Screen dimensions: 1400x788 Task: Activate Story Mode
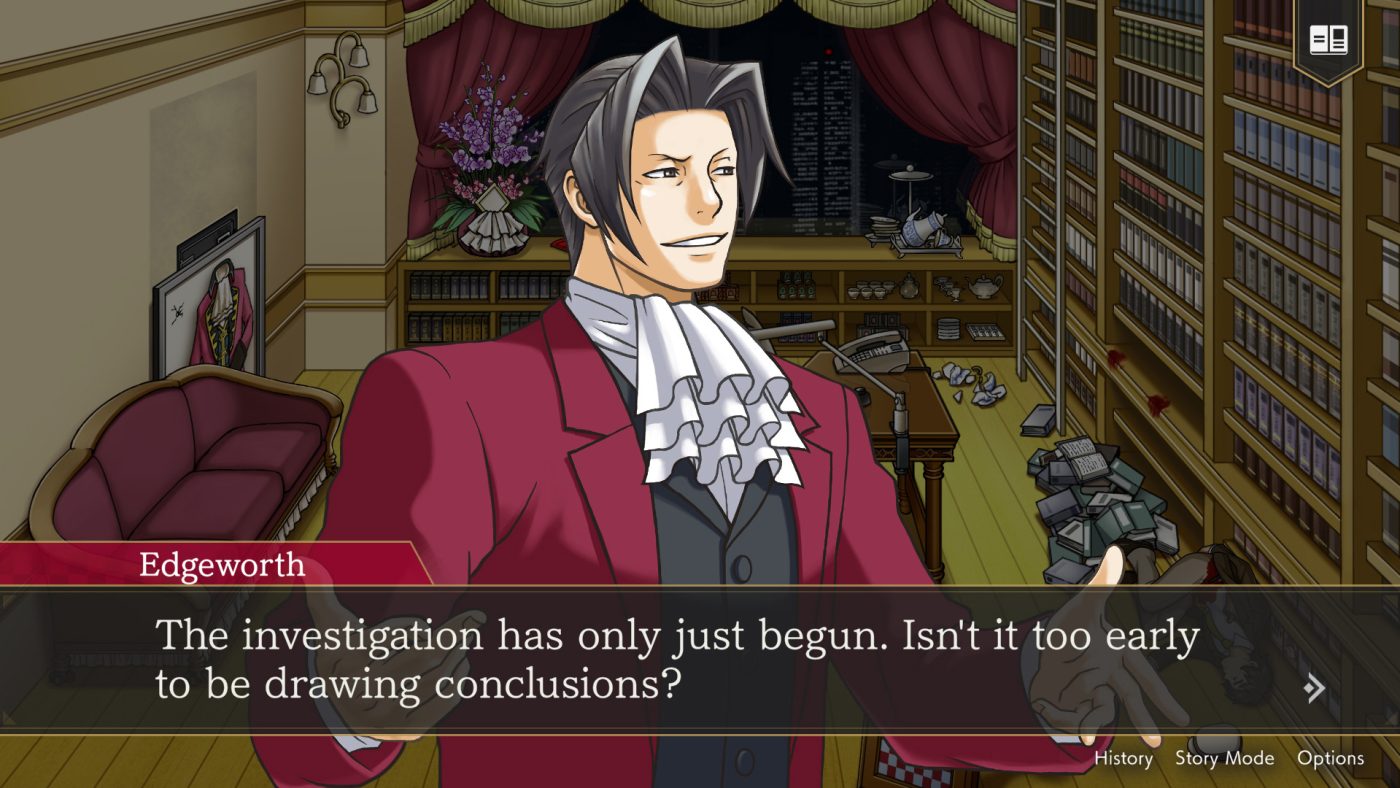1224,758
